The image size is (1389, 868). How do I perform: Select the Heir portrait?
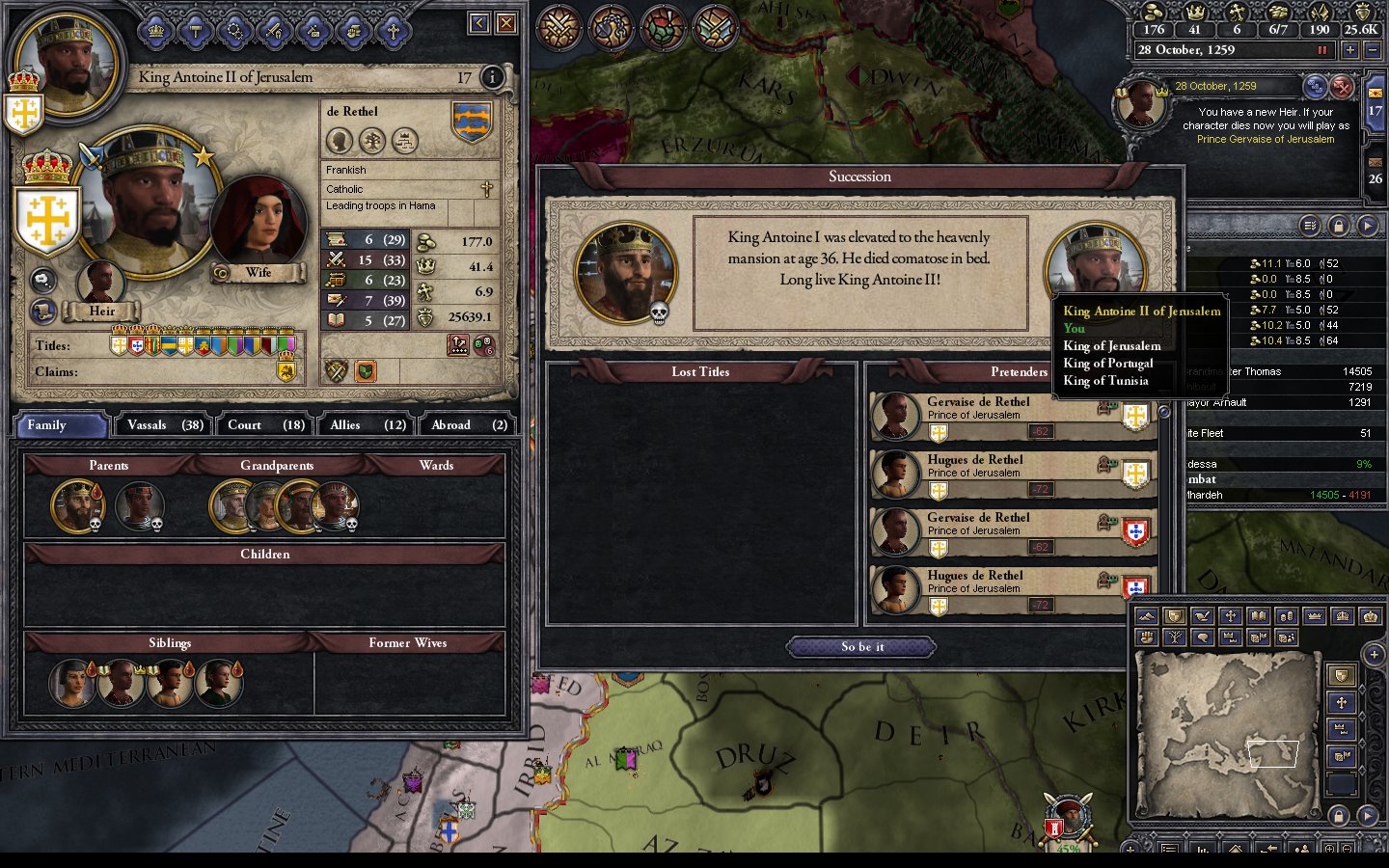pyautogui.click(x=101, y=283)
